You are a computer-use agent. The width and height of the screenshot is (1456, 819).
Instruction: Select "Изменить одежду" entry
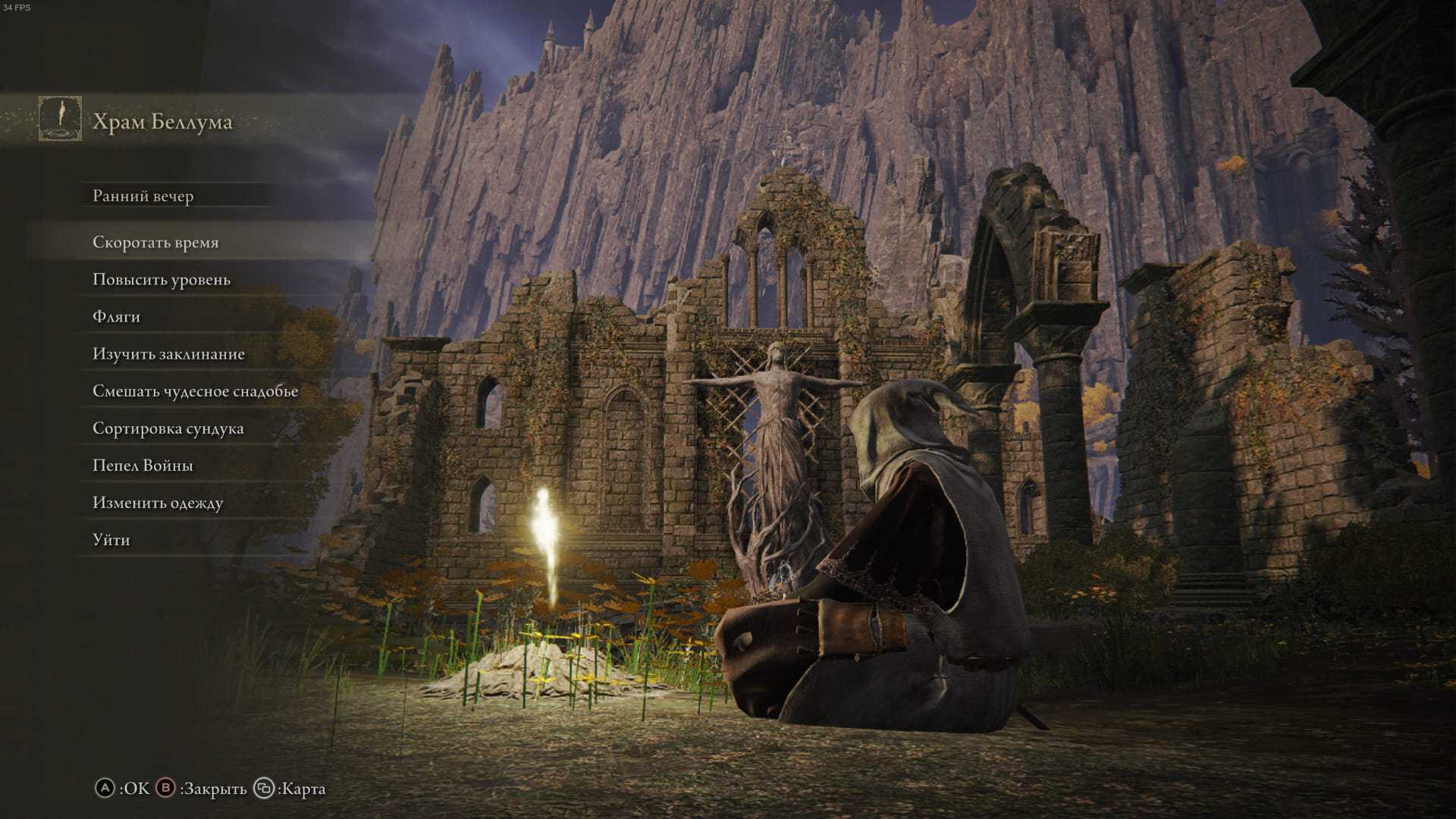158,503
